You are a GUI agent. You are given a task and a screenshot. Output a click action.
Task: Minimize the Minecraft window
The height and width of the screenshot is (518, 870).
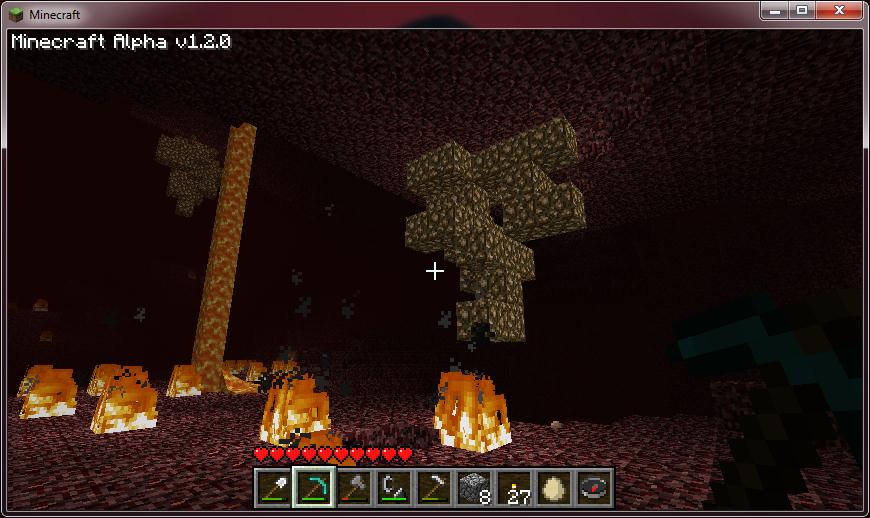point(775,10)
